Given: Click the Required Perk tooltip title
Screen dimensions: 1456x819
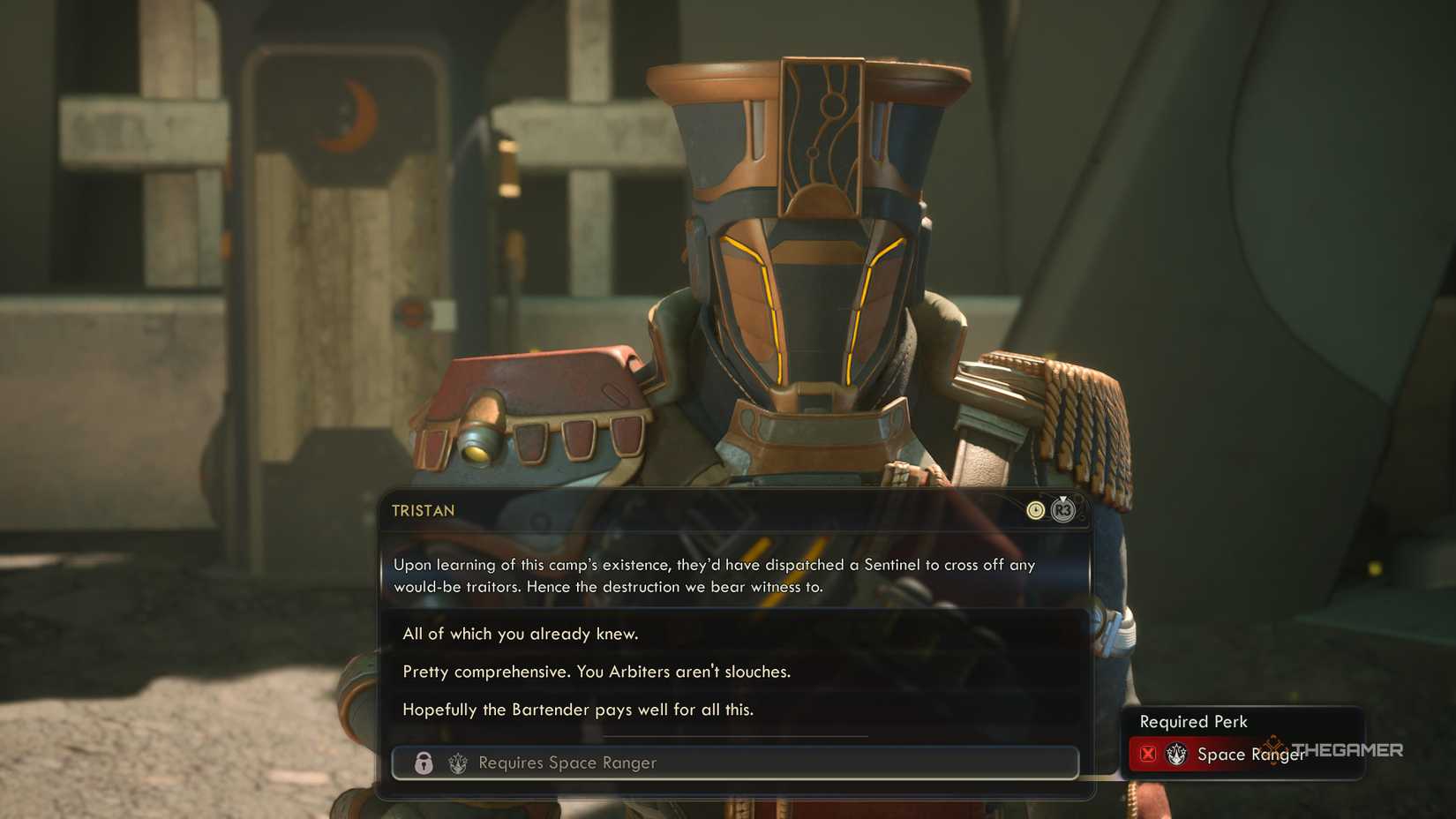Looking at the screenshot, I should point(1193,721).
